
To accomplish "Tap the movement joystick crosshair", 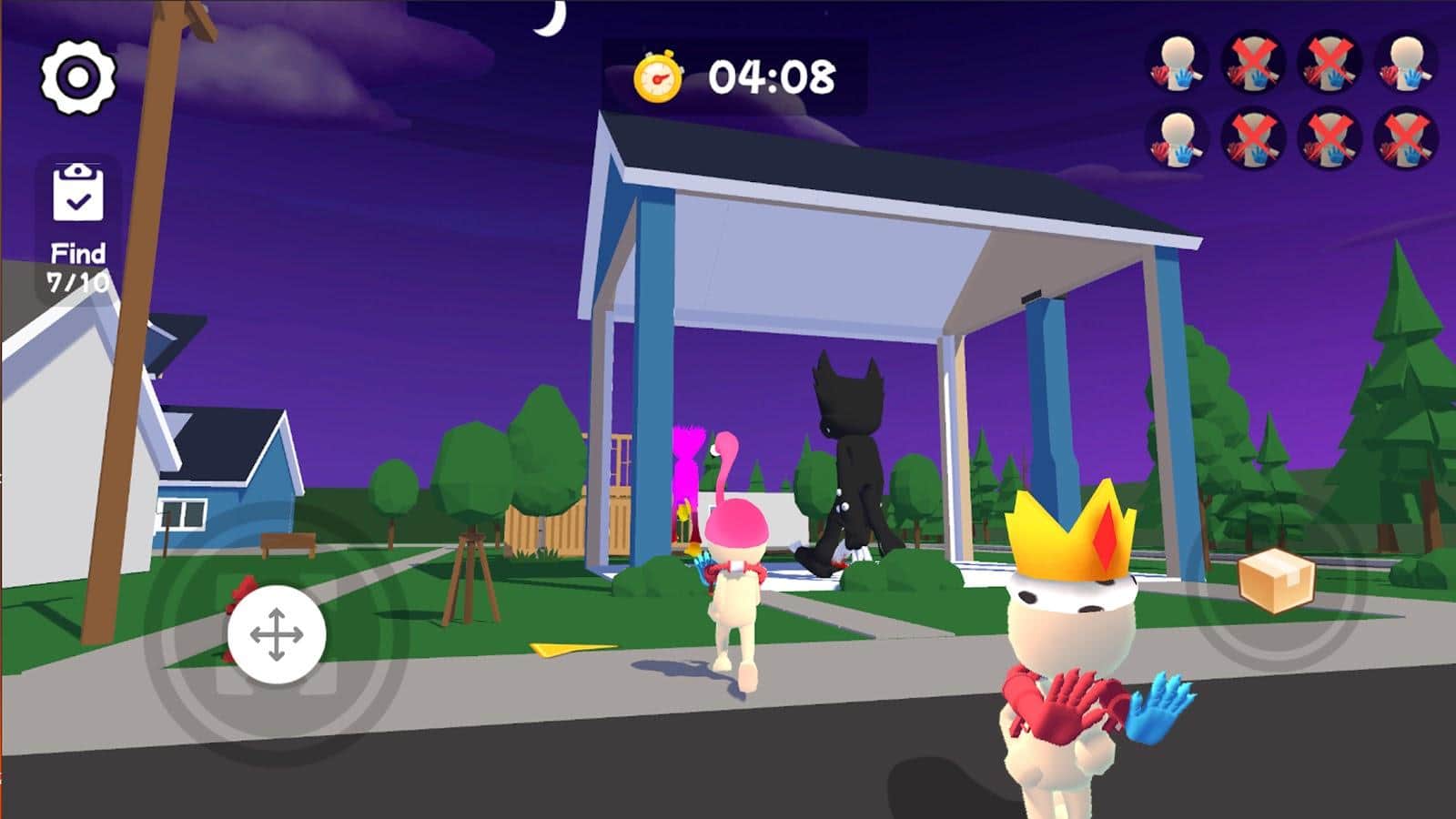I will coord(278,632).
